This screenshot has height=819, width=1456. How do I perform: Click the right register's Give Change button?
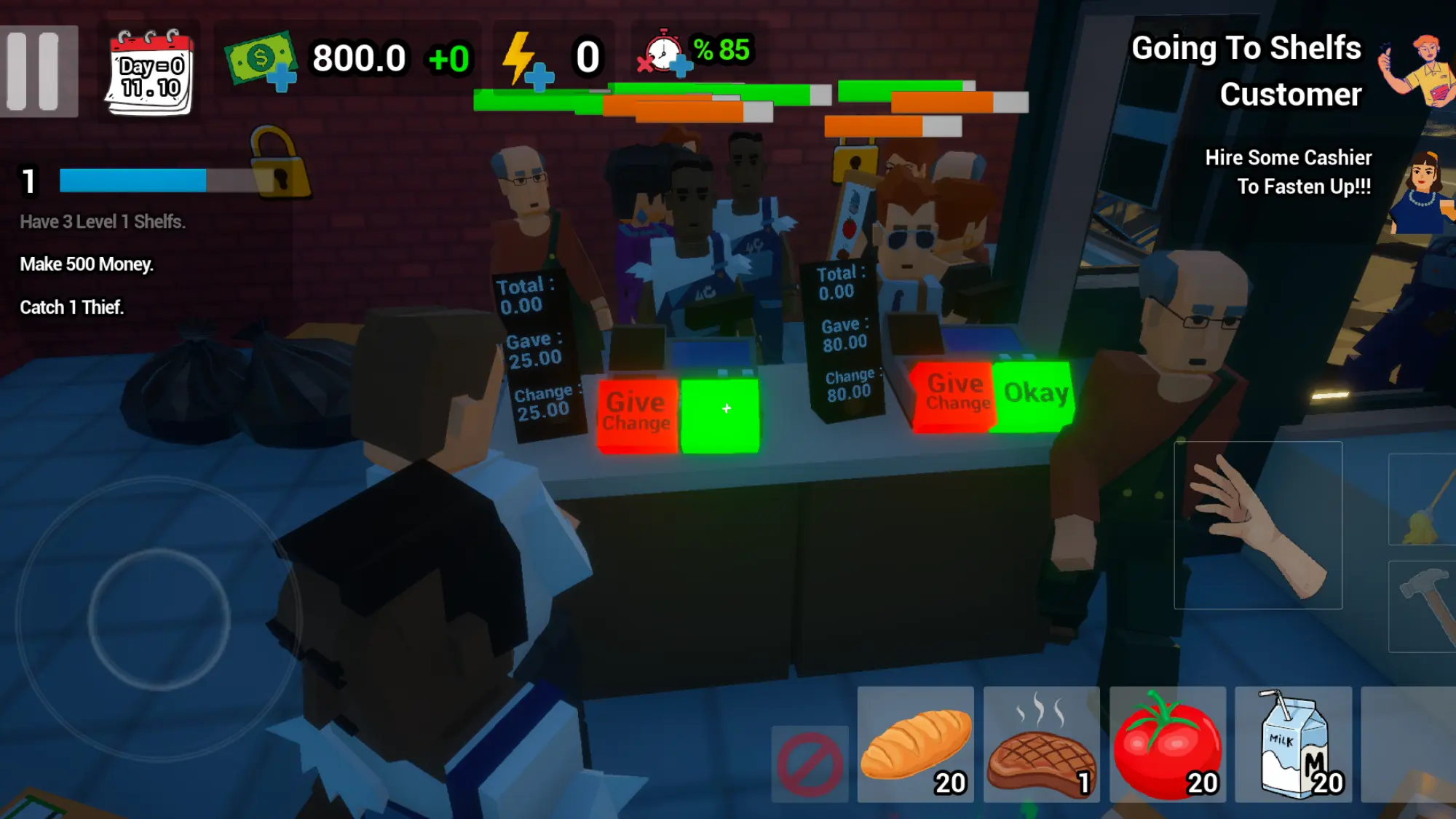coord(955,395)
